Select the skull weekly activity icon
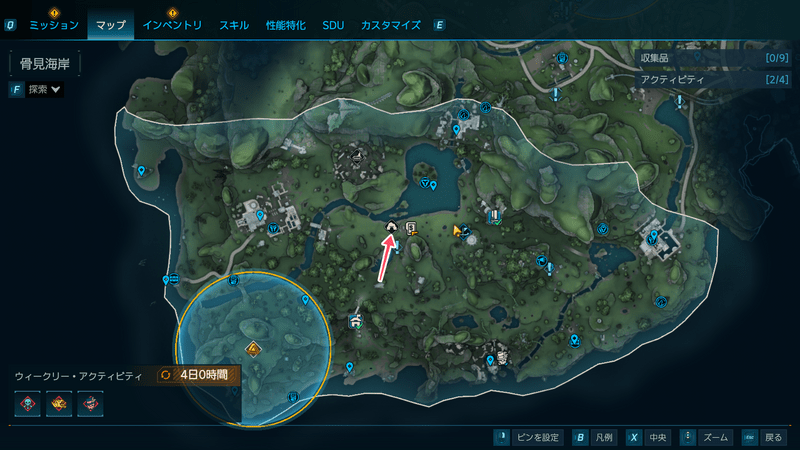Viewport: 800px width, 450px height. [27, 404]
